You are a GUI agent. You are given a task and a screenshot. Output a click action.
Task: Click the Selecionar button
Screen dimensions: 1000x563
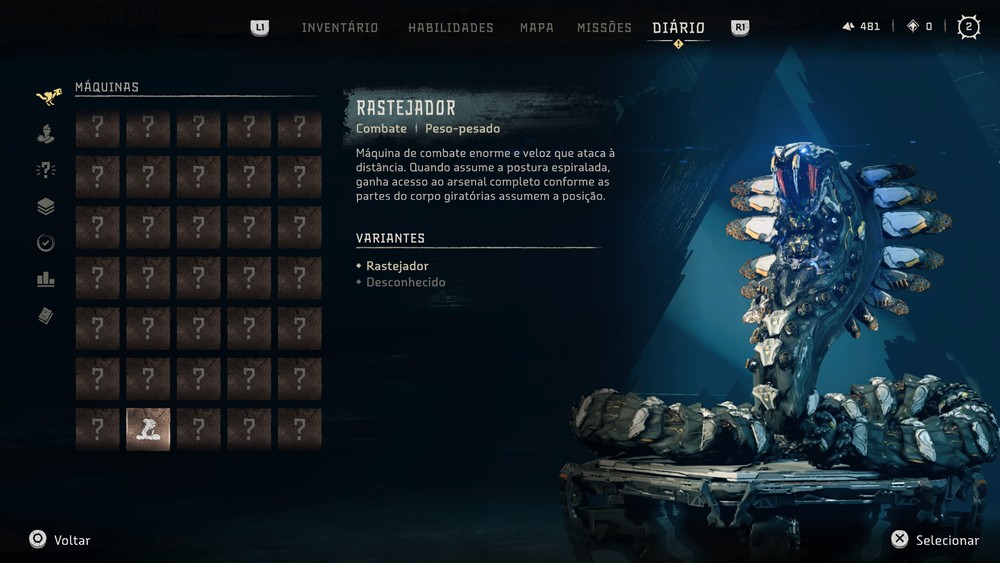pos(935,540)
